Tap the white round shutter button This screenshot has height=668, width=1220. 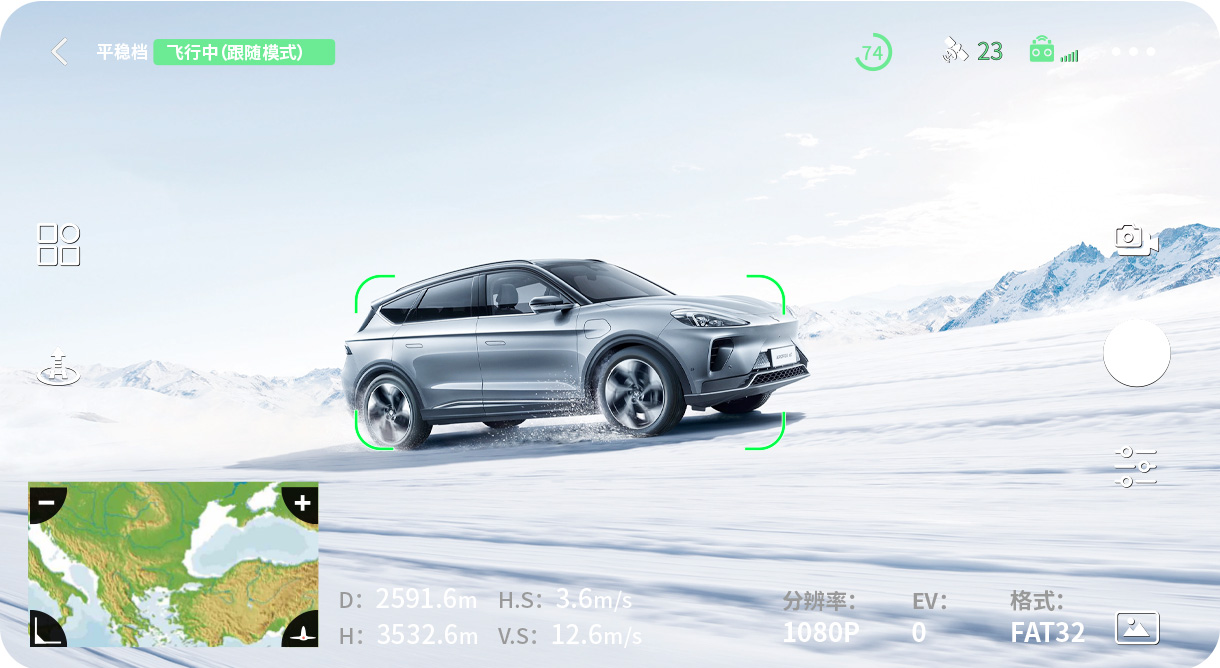[x=1137, y=353]
